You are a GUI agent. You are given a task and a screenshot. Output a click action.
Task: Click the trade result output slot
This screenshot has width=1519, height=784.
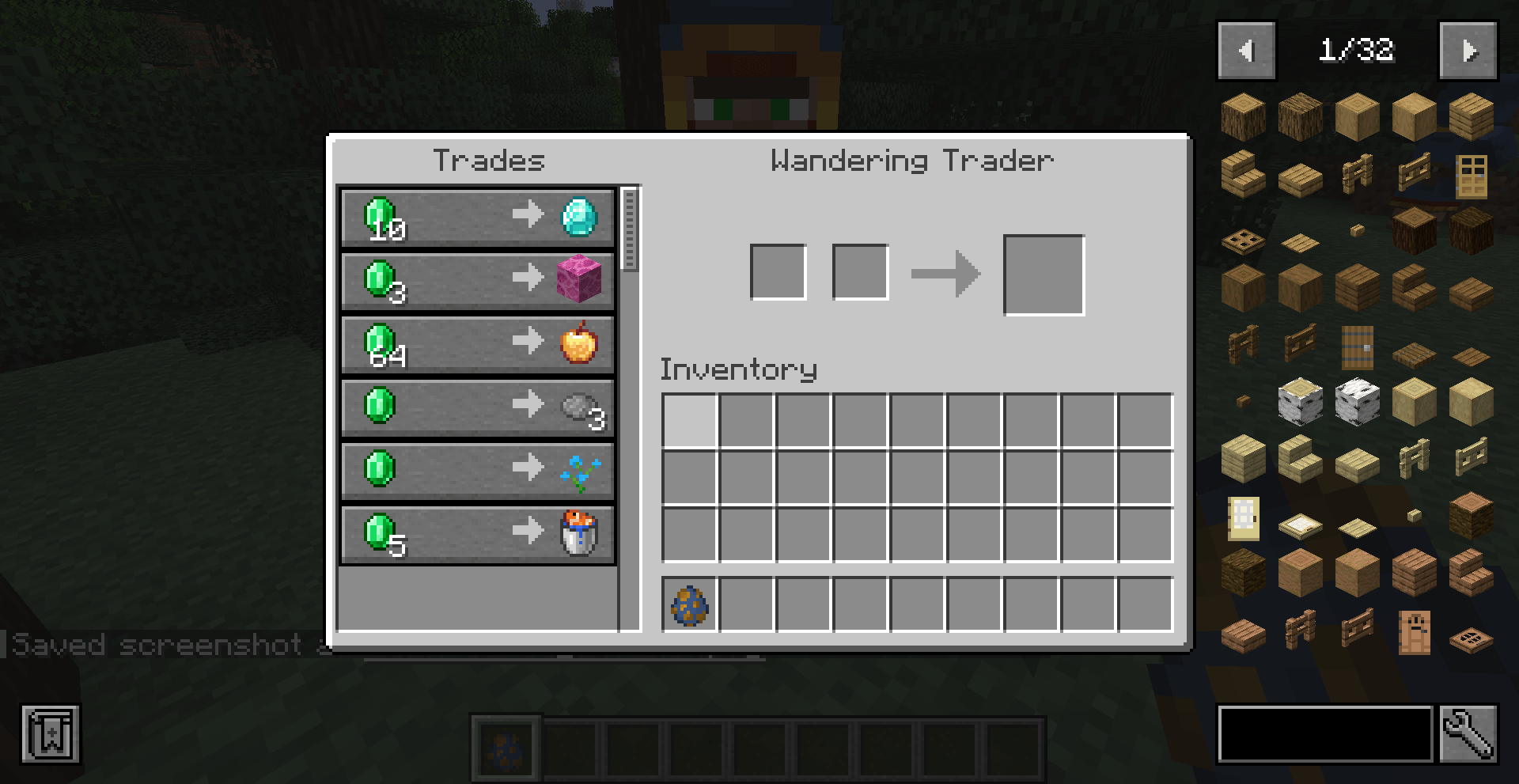tap(1044, 275)
